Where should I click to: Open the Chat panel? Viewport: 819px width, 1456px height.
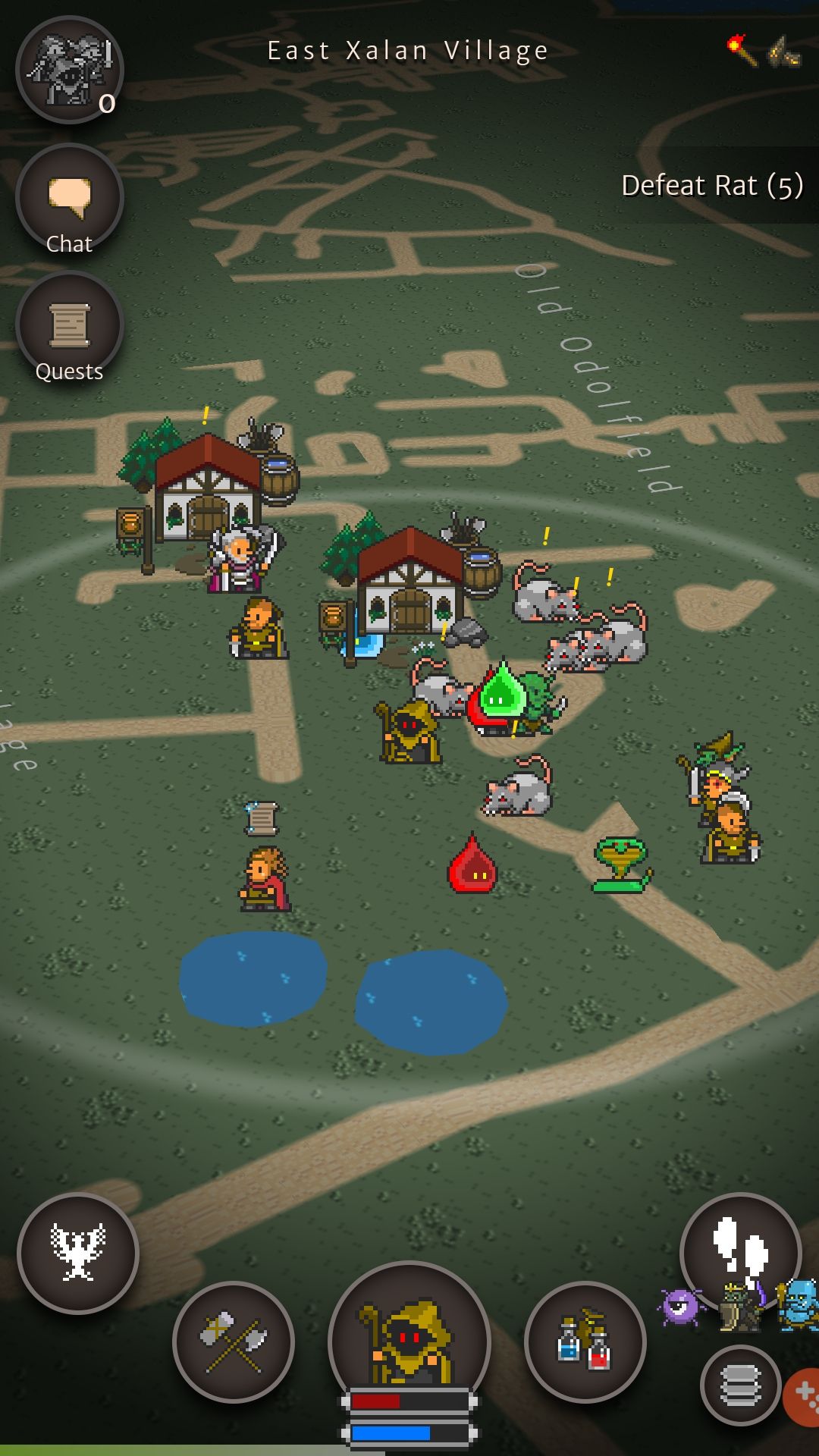(69, 199)
